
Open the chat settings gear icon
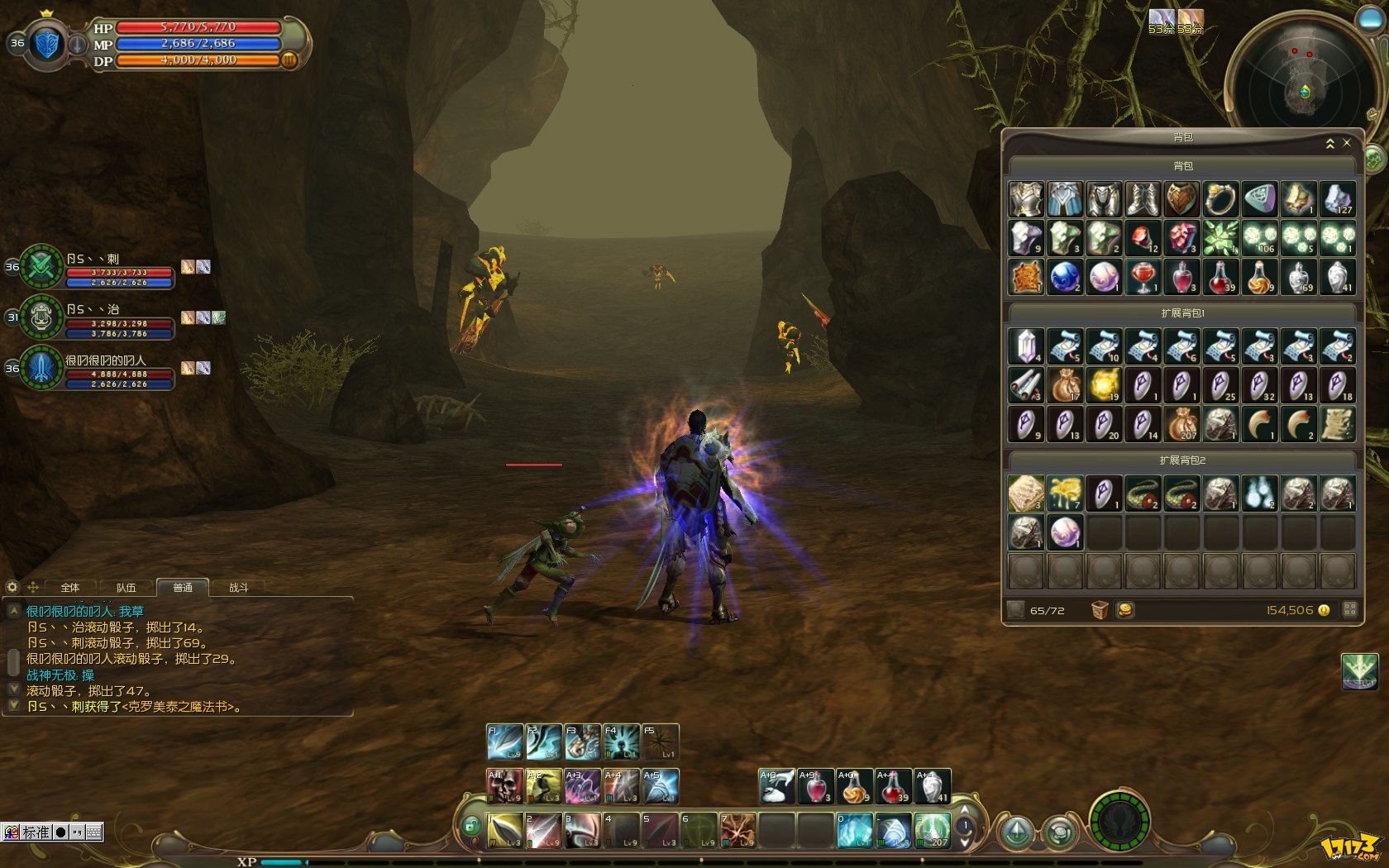13,587
